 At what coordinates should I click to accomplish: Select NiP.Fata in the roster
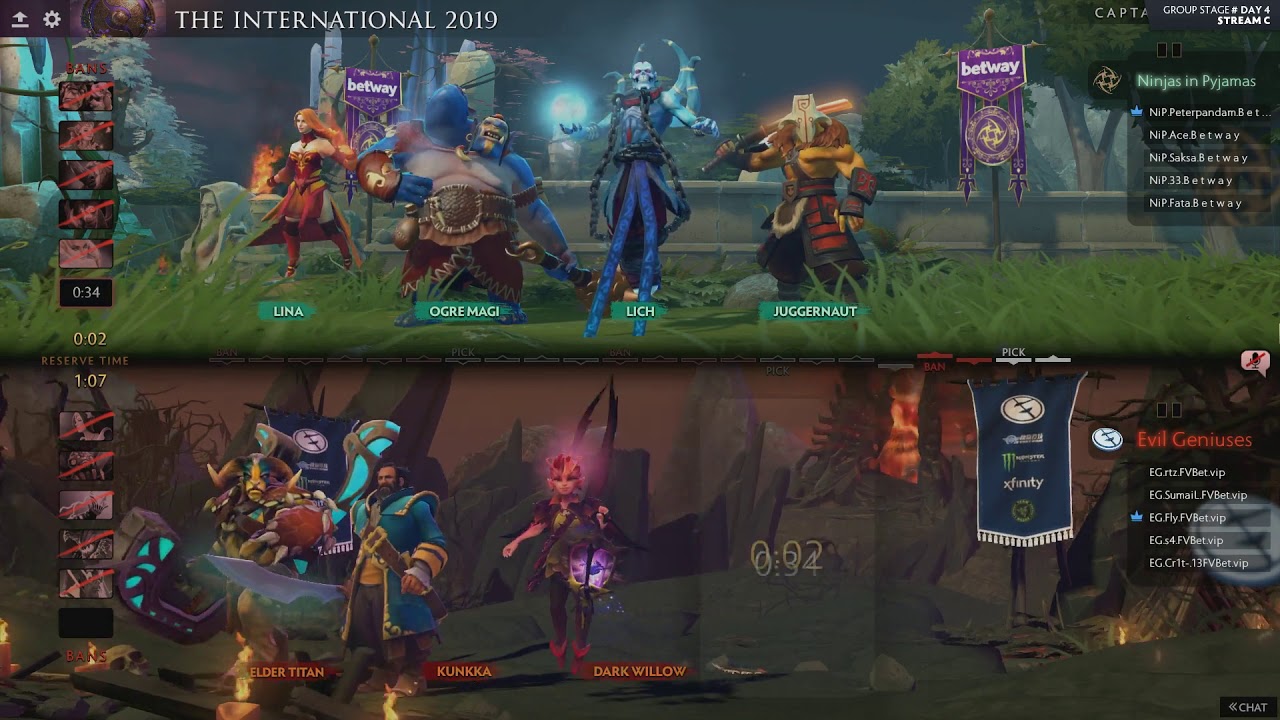[1195, 203]
